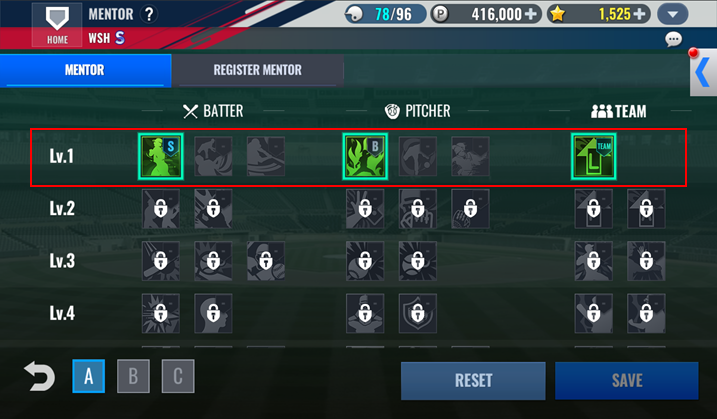Save the mentor configuration
Image resolution: width=717 pixels, height=419 pixels.
pyautogui.click(x=626, y=381)
